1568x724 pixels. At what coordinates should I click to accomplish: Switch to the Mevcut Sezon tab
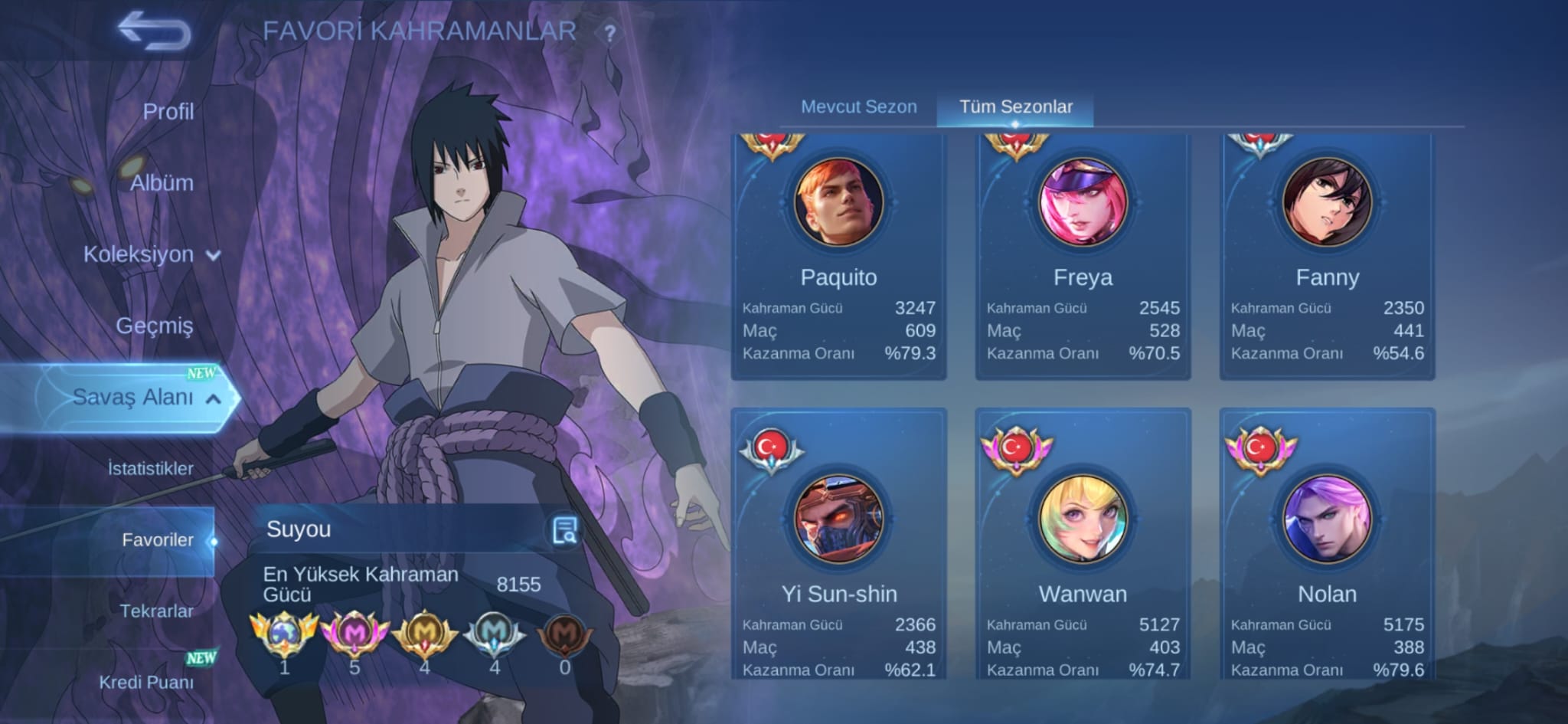click(858, 106)
